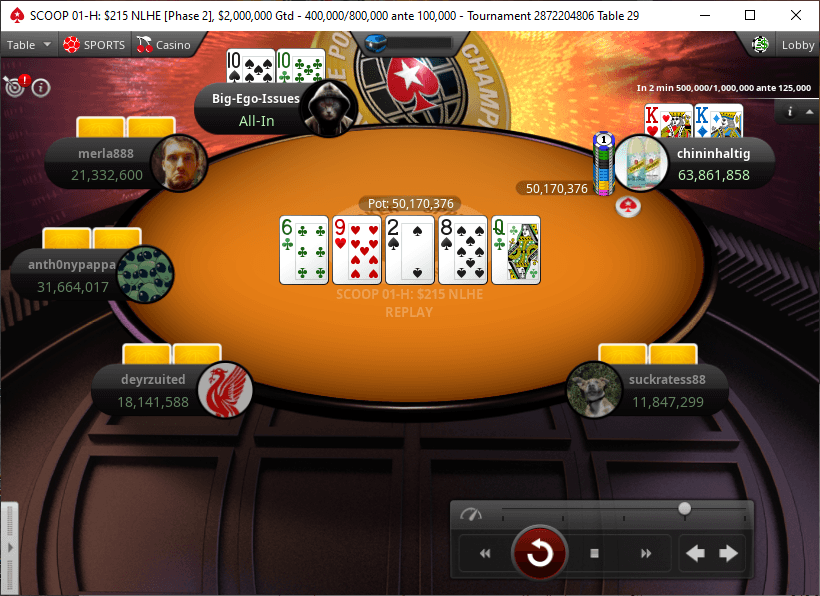Viewport: 820px width, 596px height.
Task: Switch to the Casino section
Action: pos(164,45)
